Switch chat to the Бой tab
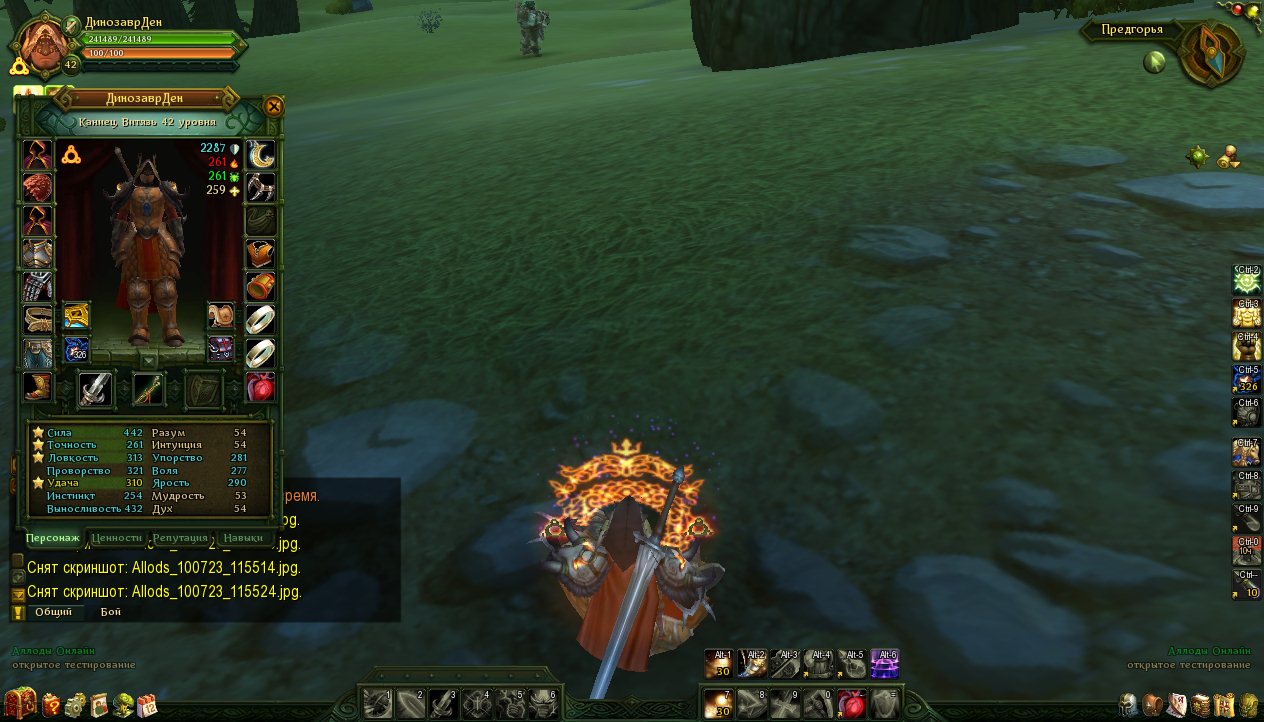1264x722 pixels. [x=110, y=611]
